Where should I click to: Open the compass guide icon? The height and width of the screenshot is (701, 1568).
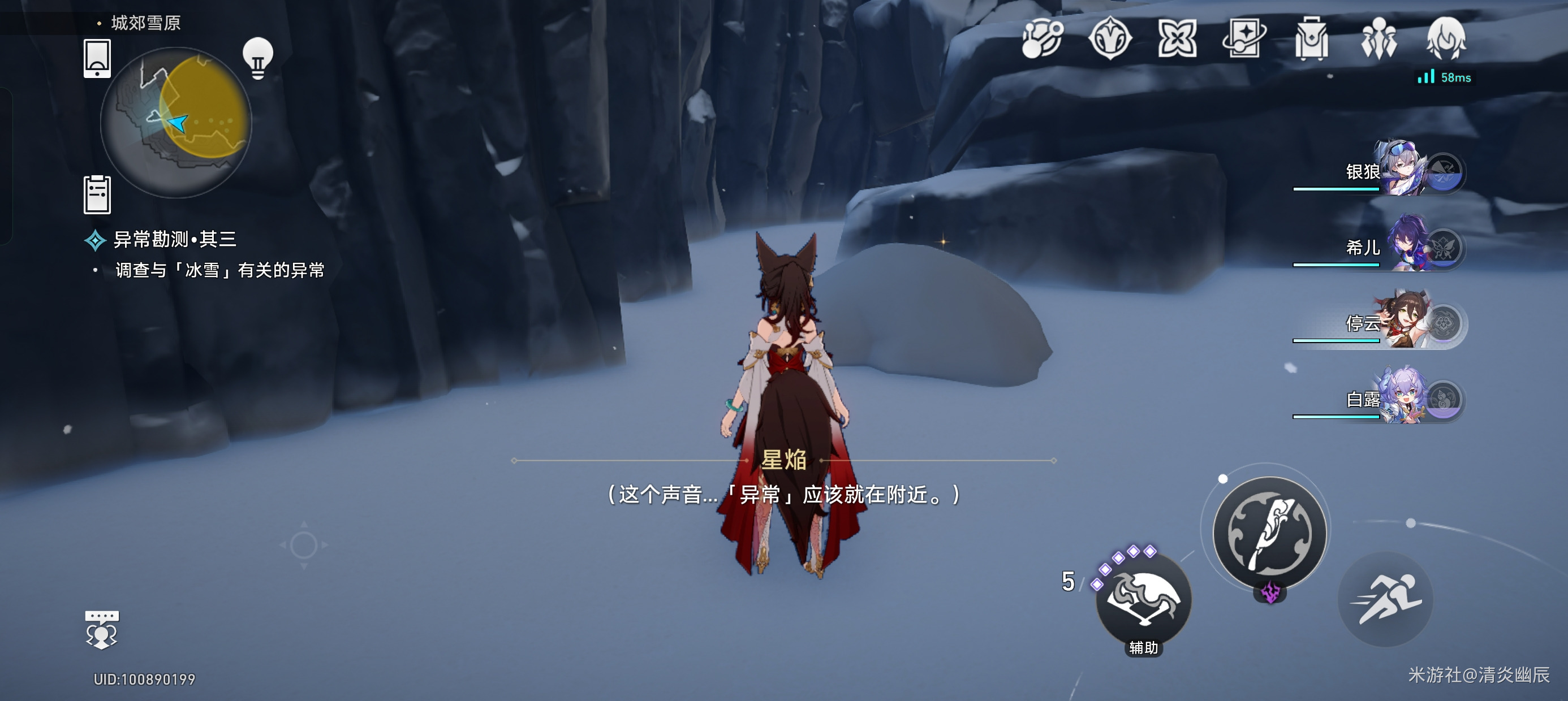[x=1110, y=38]
